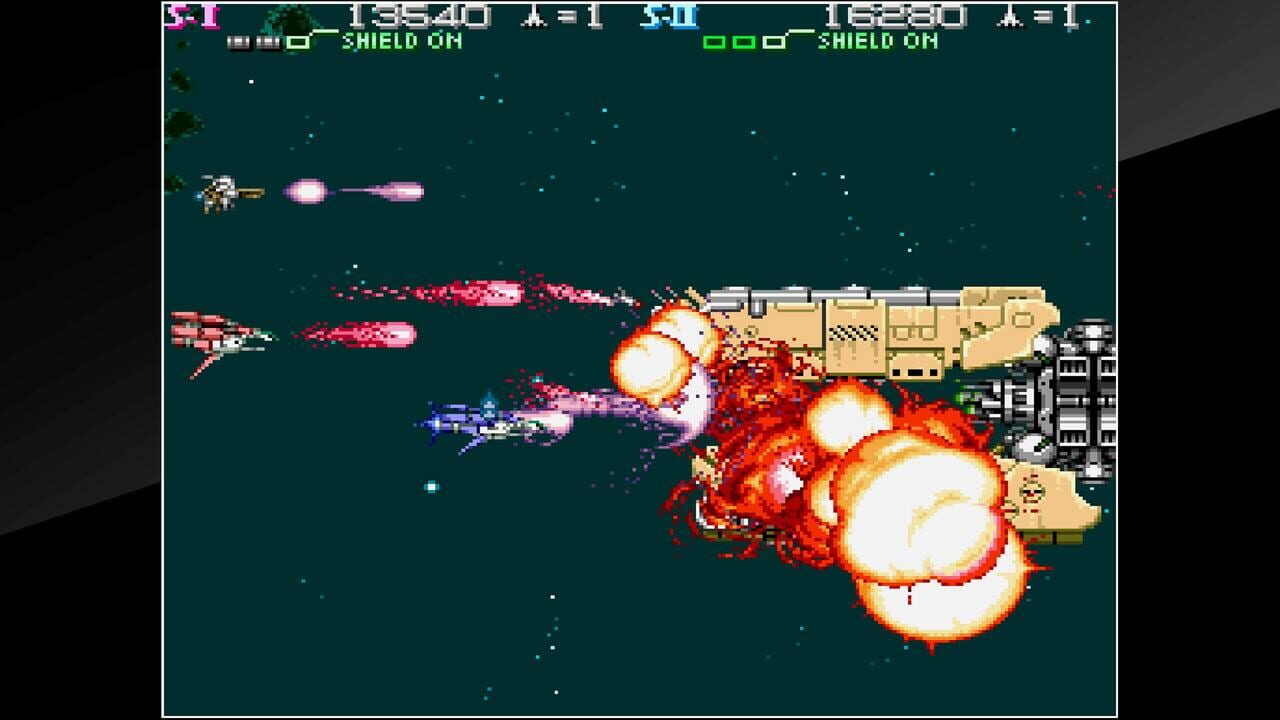Image resolution: width=1280 pixels, height=720 pixels.
Task: Select the Player 2 ship lives counter icon
Action: [x=1009, y=15]
